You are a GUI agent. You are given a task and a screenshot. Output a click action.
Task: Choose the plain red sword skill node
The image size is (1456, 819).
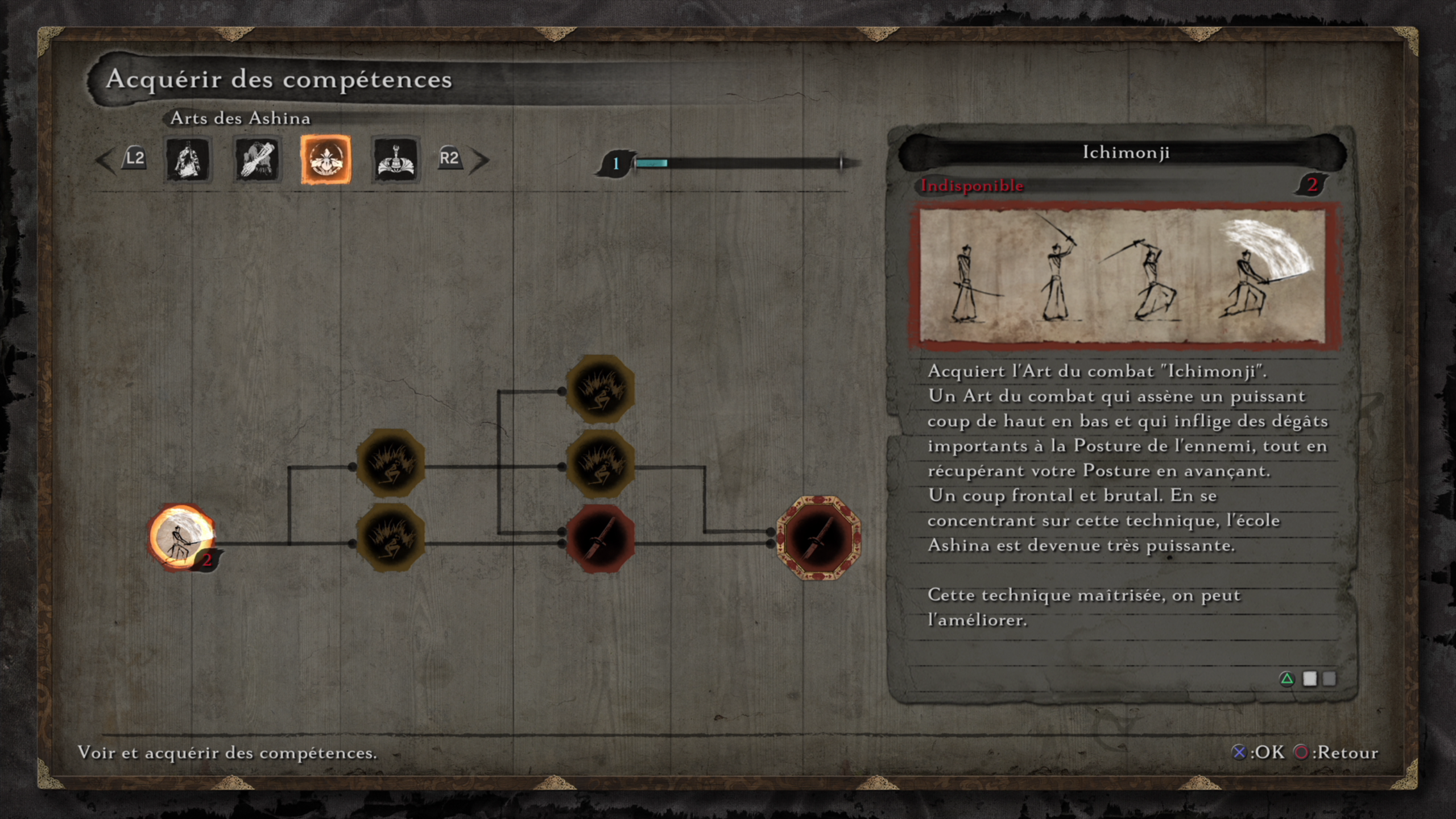click(x=601, y=538)
